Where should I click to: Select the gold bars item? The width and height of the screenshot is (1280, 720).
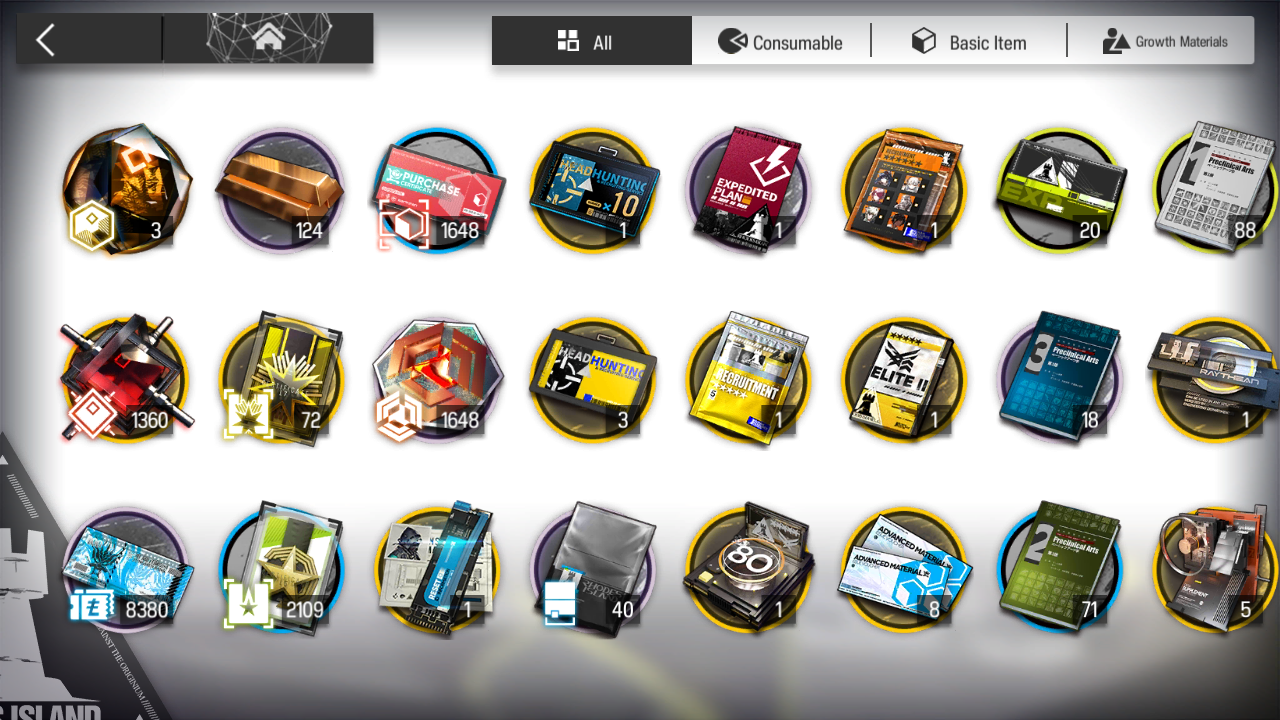pos(280,190)
